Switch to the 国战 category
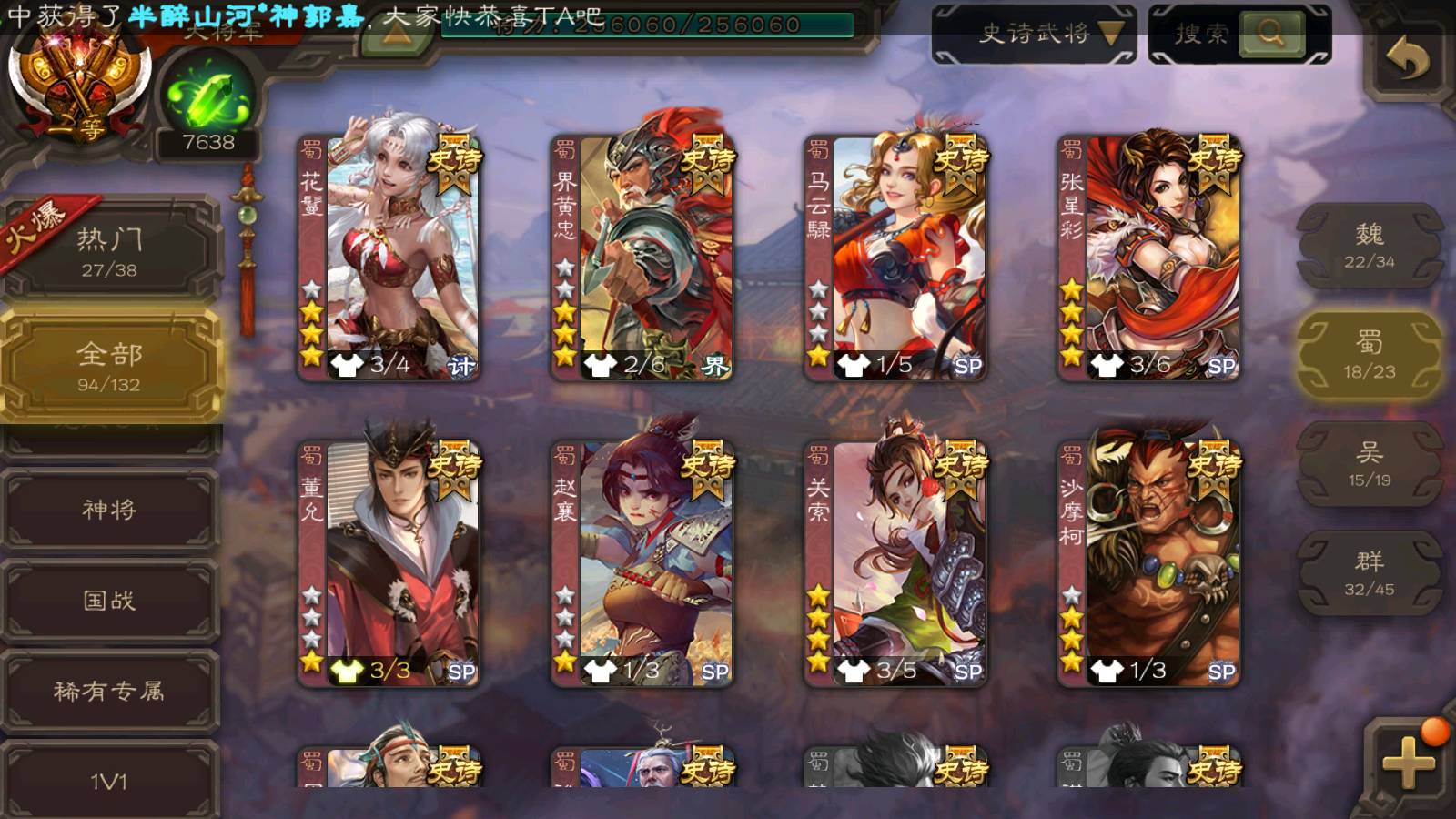The image size is (1456, 819). coord(109,601)
